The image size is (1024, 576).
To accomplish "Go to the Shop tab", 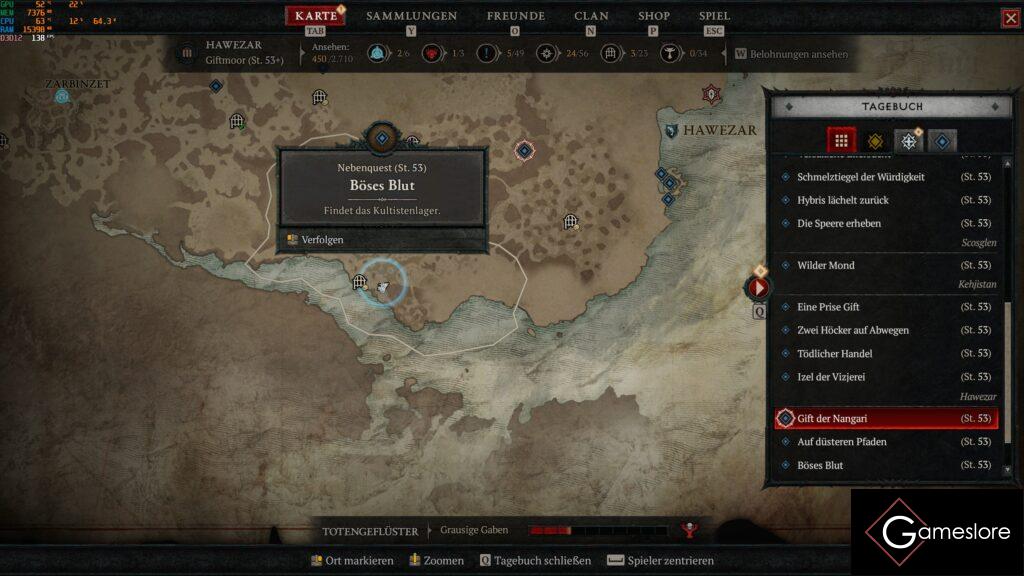I will [x=654, y=16].
